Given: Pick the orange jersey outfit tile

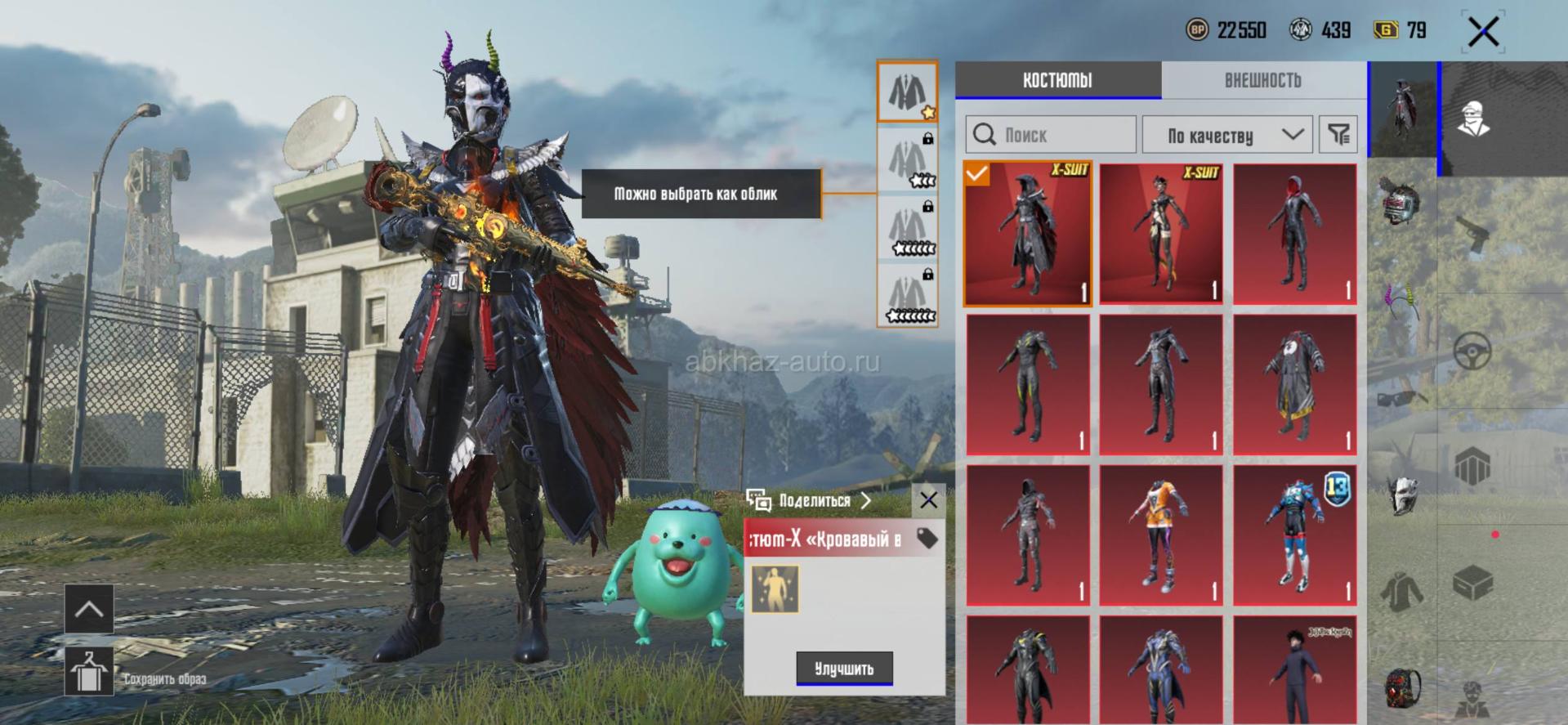Looking at the screenshot, I should (1161, 535).
